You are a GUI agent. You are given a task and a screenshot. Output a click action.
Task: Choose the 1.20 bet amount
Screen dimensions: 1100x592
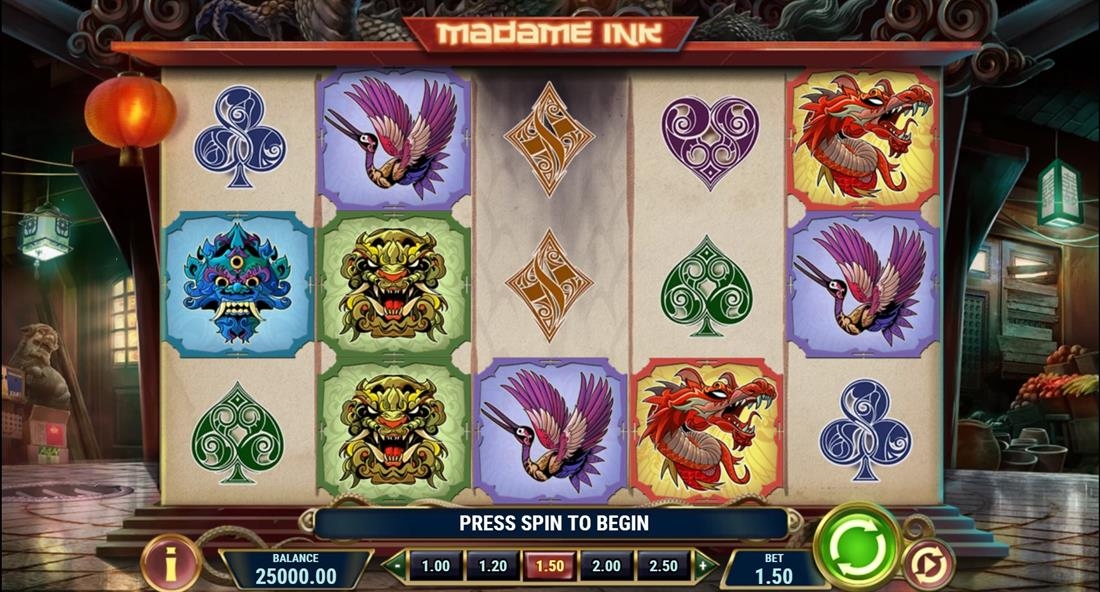[491, 566]
